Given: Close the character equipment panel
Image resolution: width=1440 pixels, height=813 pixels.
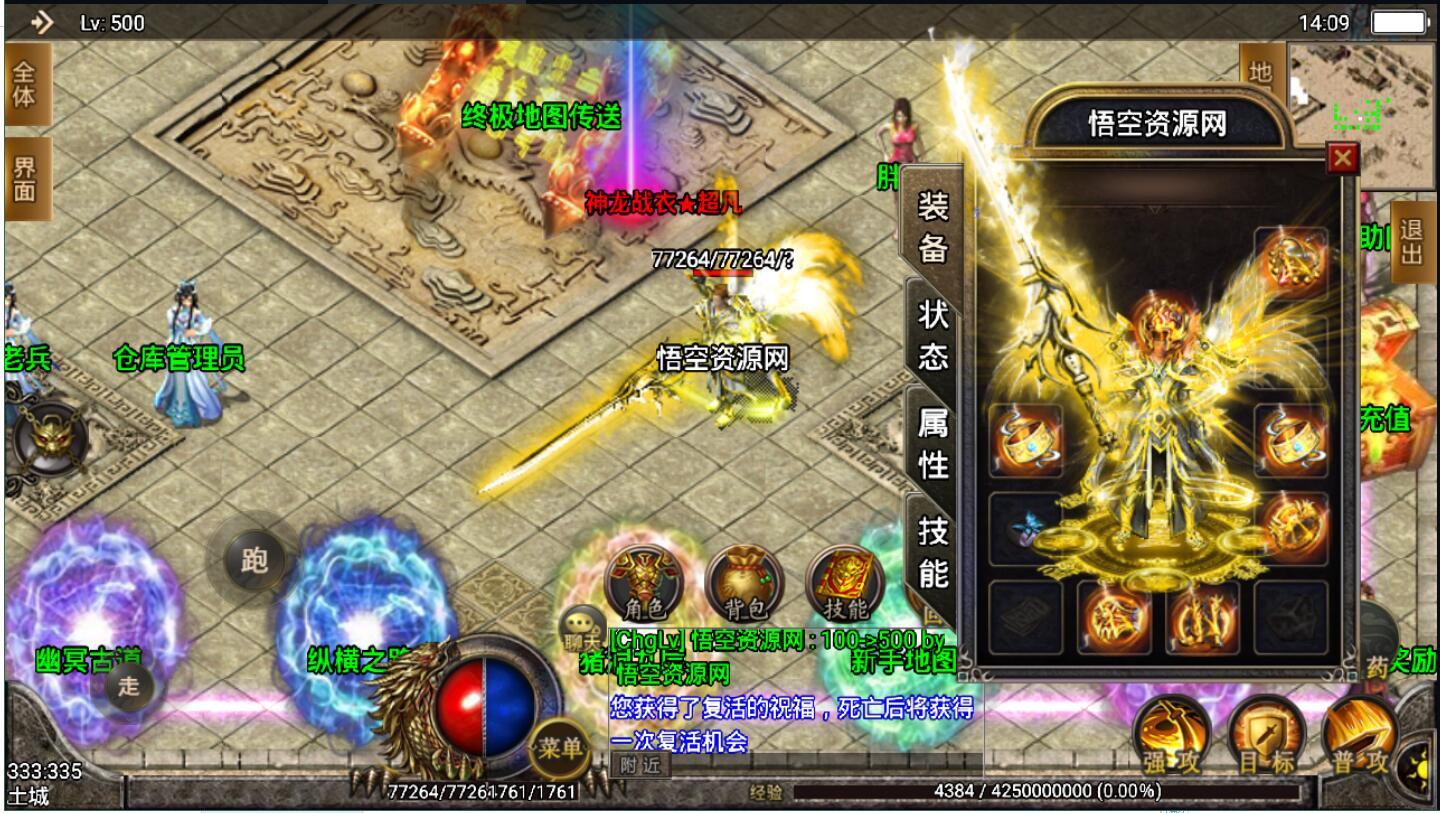Looking at the screenshot, I should (x=1342, y=158).
